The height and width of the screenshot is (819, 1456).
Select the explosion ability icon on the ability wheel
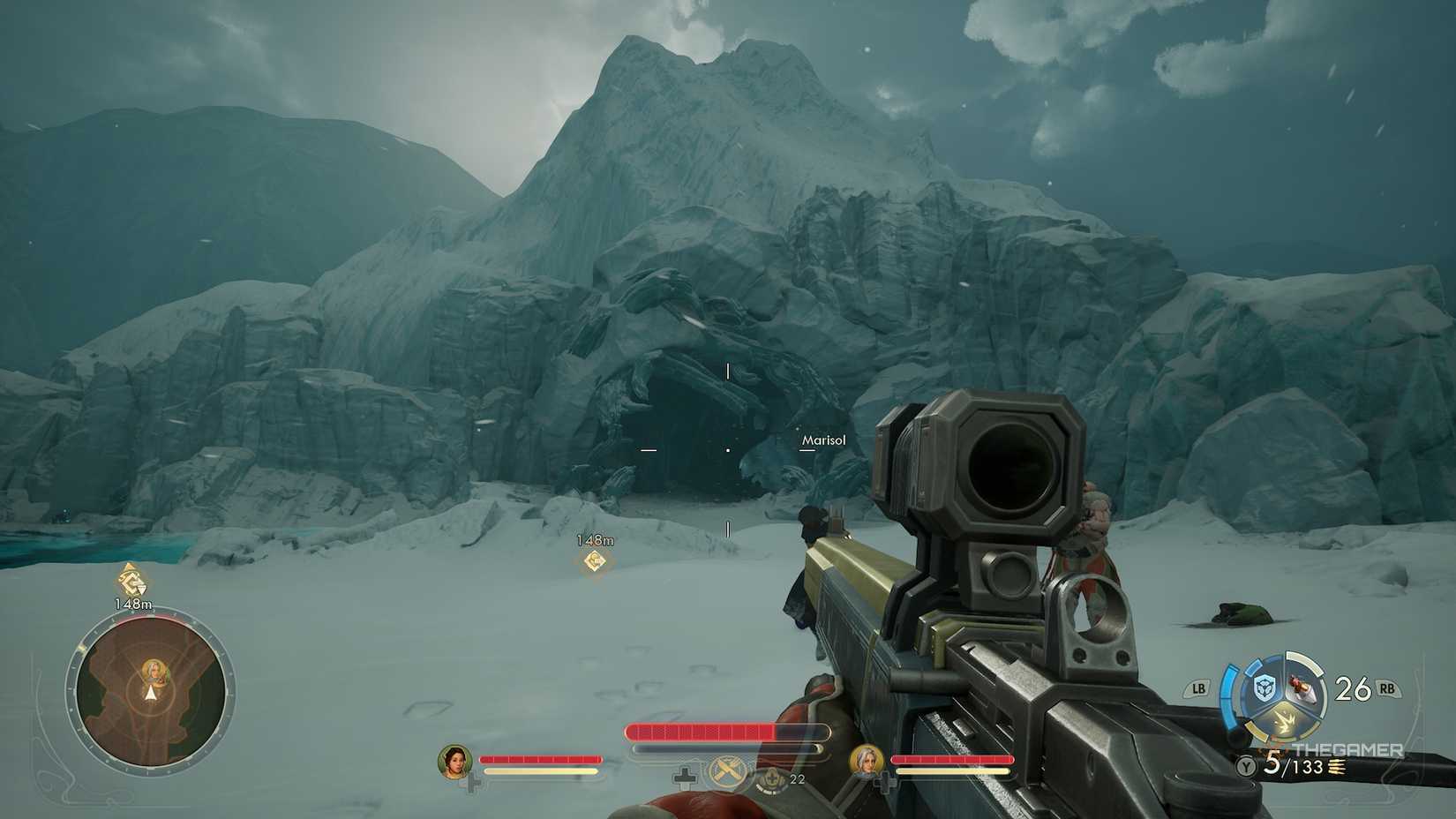pyautogui.click(x=1285, y=720)
